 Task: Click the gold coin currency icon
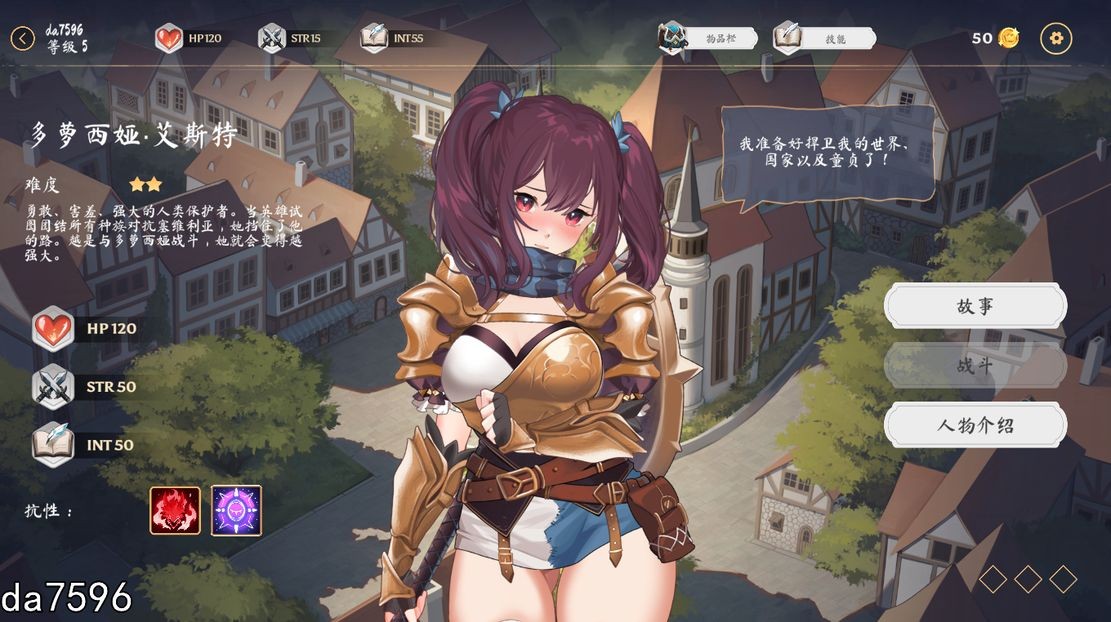(1009, 38)
